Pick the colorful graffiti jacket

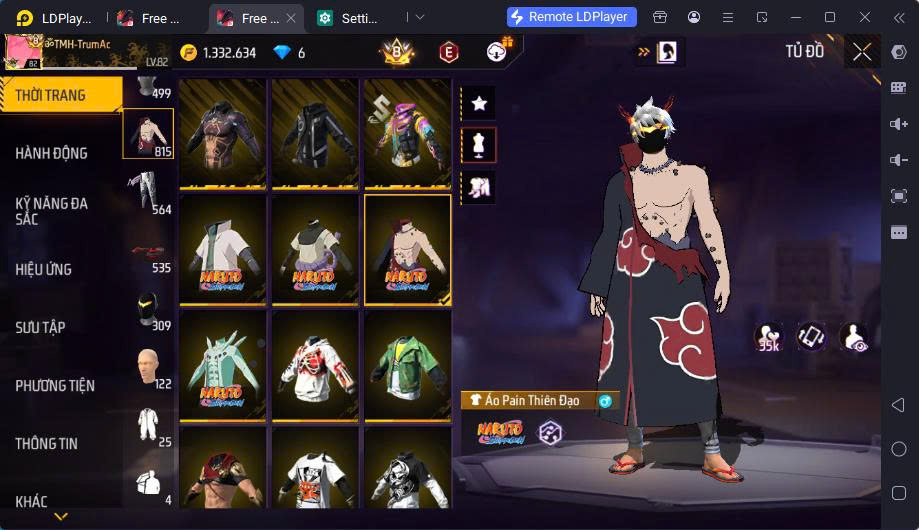[407, 133]
